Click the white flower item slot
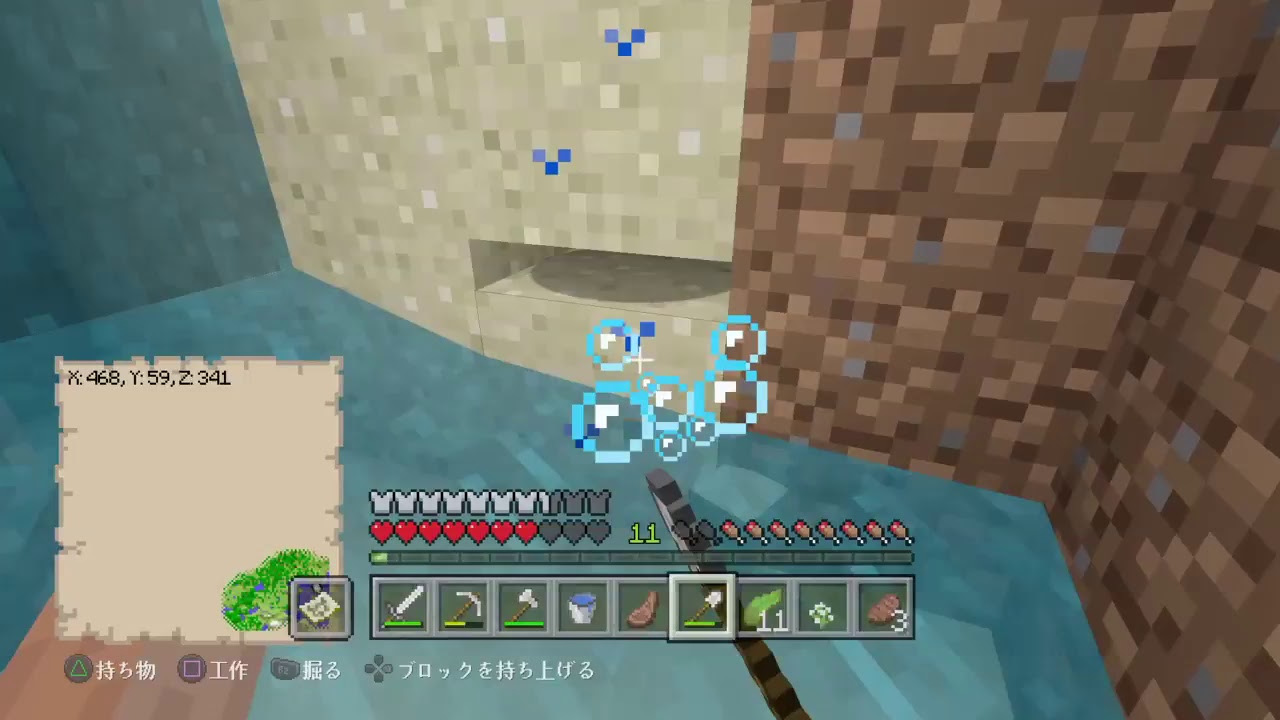This screenshot has height=720, width=1280. (x=823, y=605)
